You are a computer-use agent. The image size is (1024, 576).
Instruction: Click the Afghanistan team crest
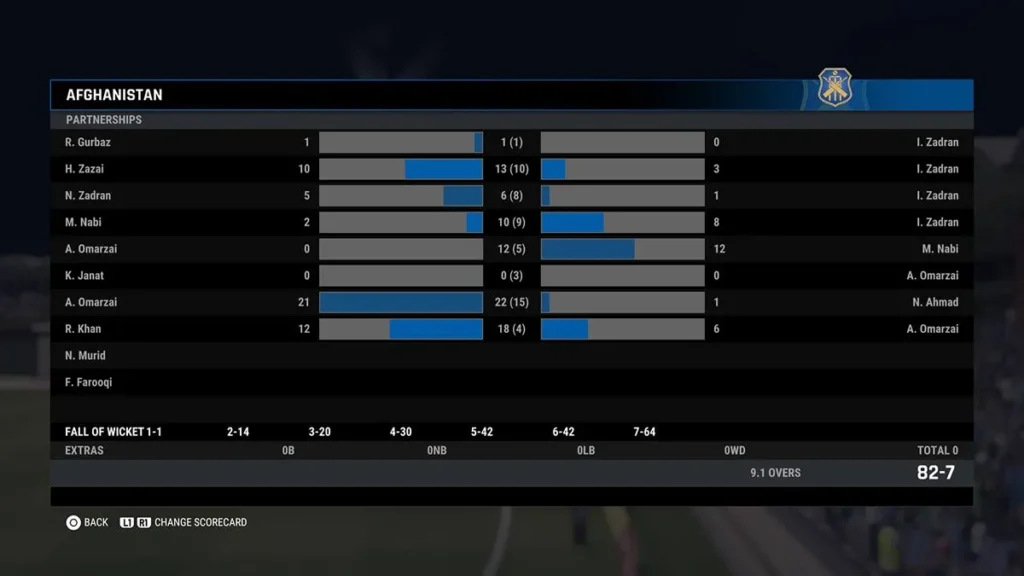834,88
